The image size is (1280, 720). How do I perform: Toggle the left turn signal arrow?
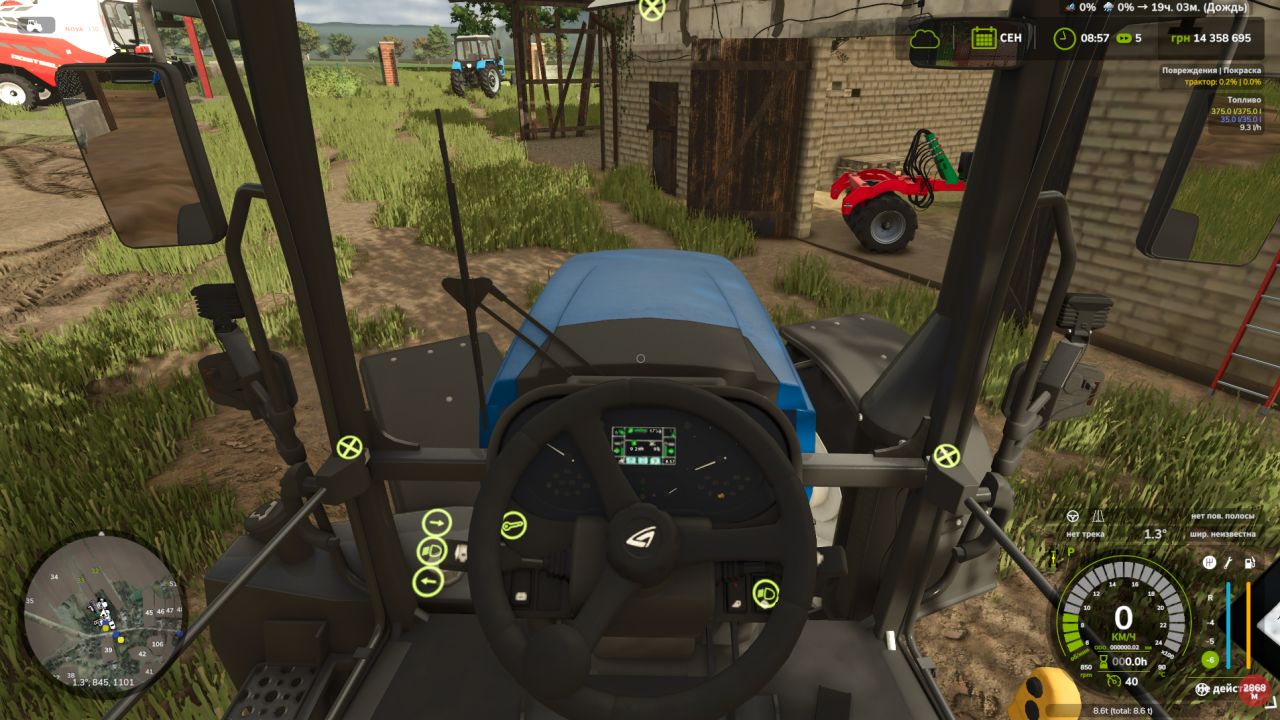pyautogui.click(x=427, y=581)
